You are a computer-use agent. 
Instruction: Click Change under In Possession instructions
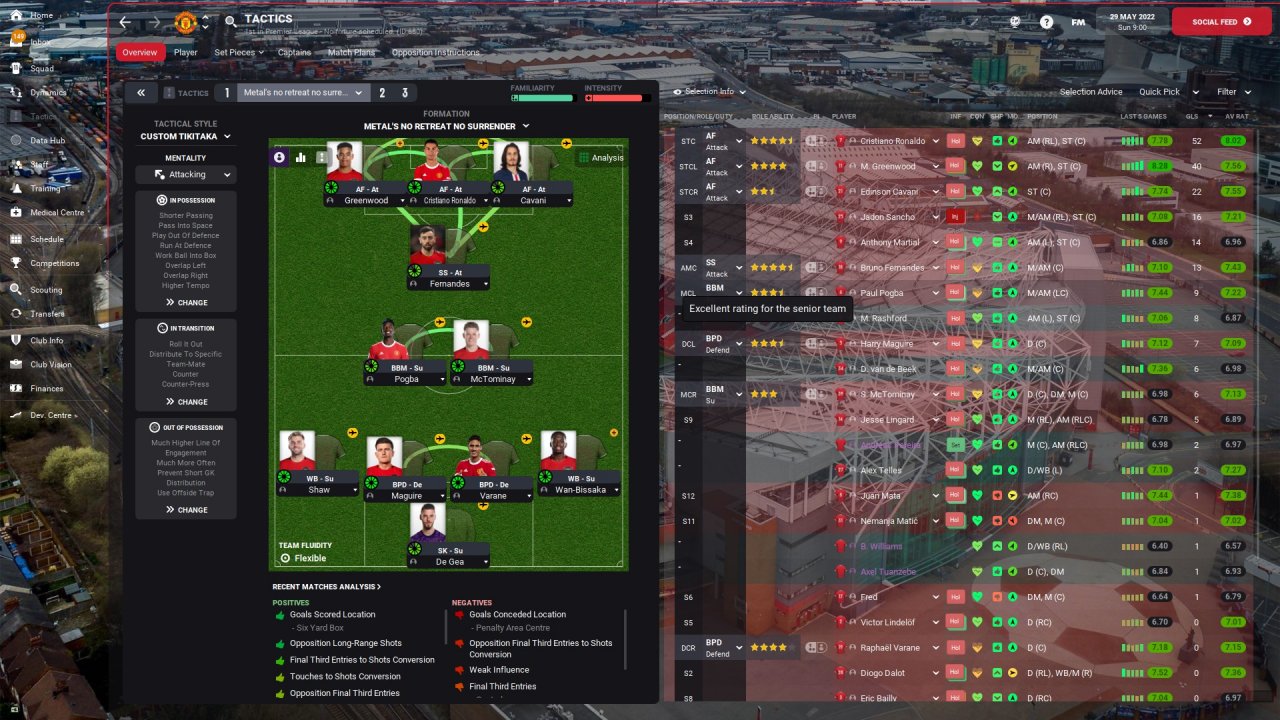[186, 302]
